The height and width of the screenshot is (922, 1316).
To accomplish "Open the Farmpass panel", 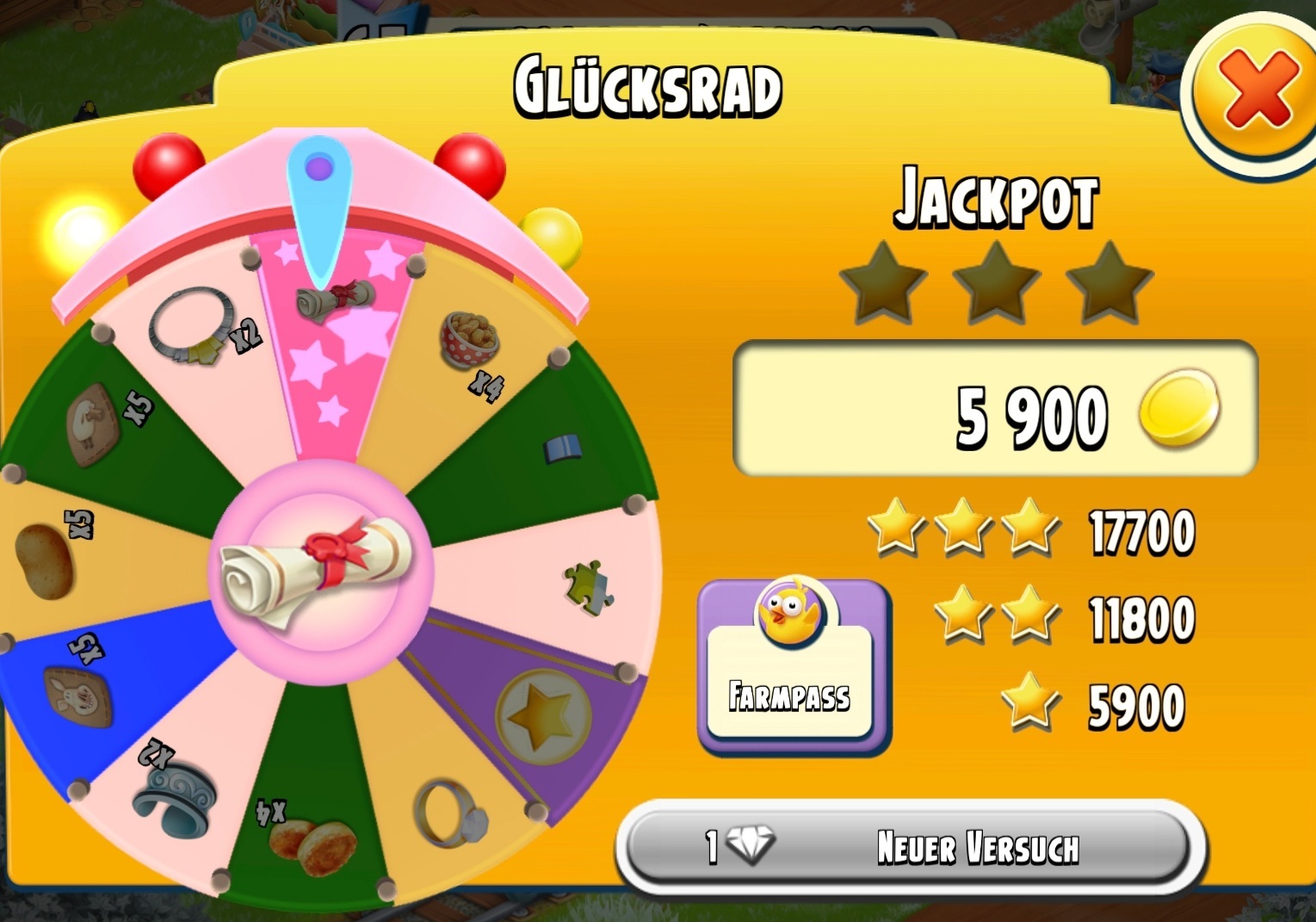I will click(x=791, y=667).
